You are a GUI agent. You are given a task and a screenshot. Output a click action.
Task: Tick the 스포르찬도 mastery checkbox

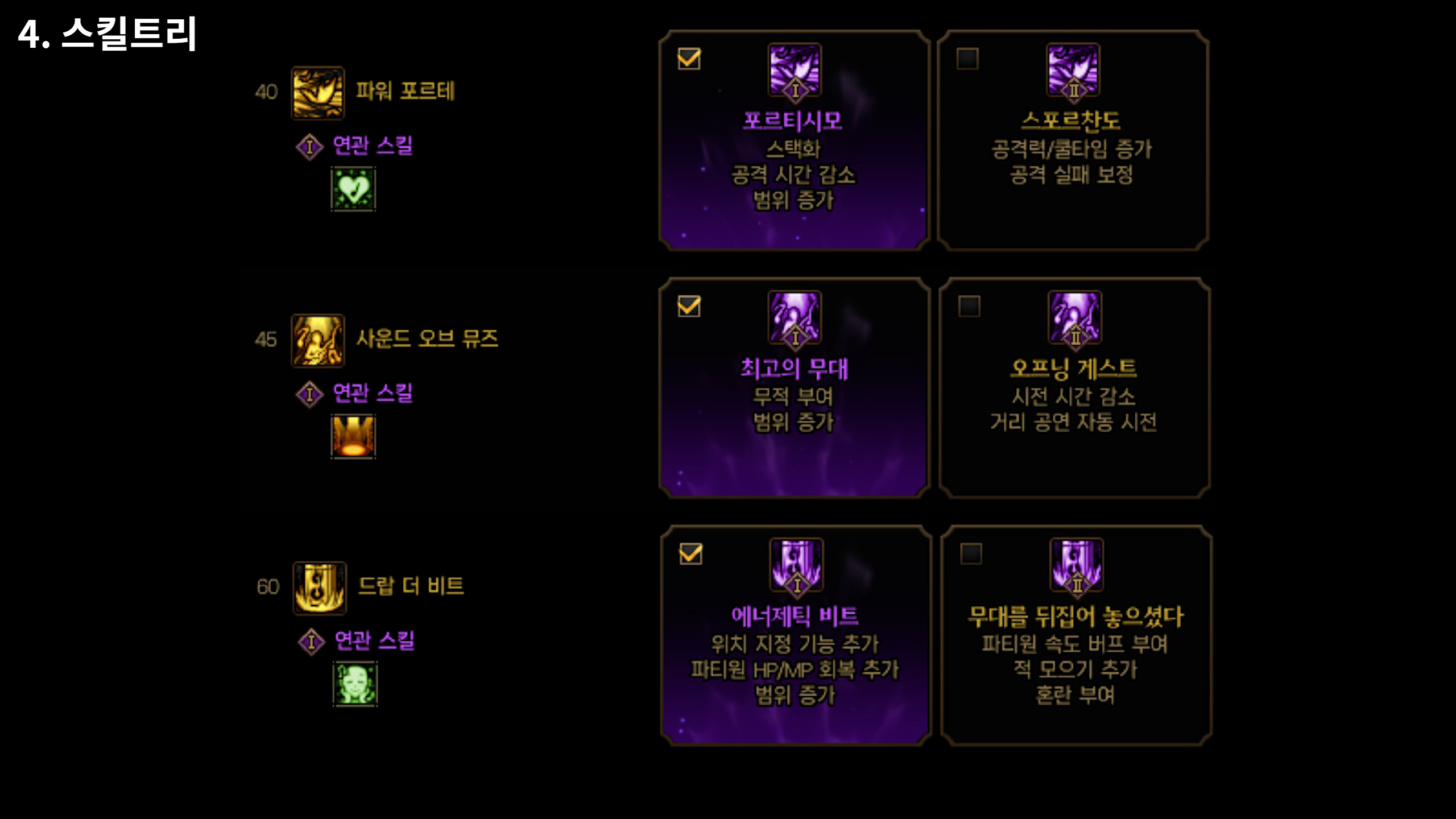967,59
